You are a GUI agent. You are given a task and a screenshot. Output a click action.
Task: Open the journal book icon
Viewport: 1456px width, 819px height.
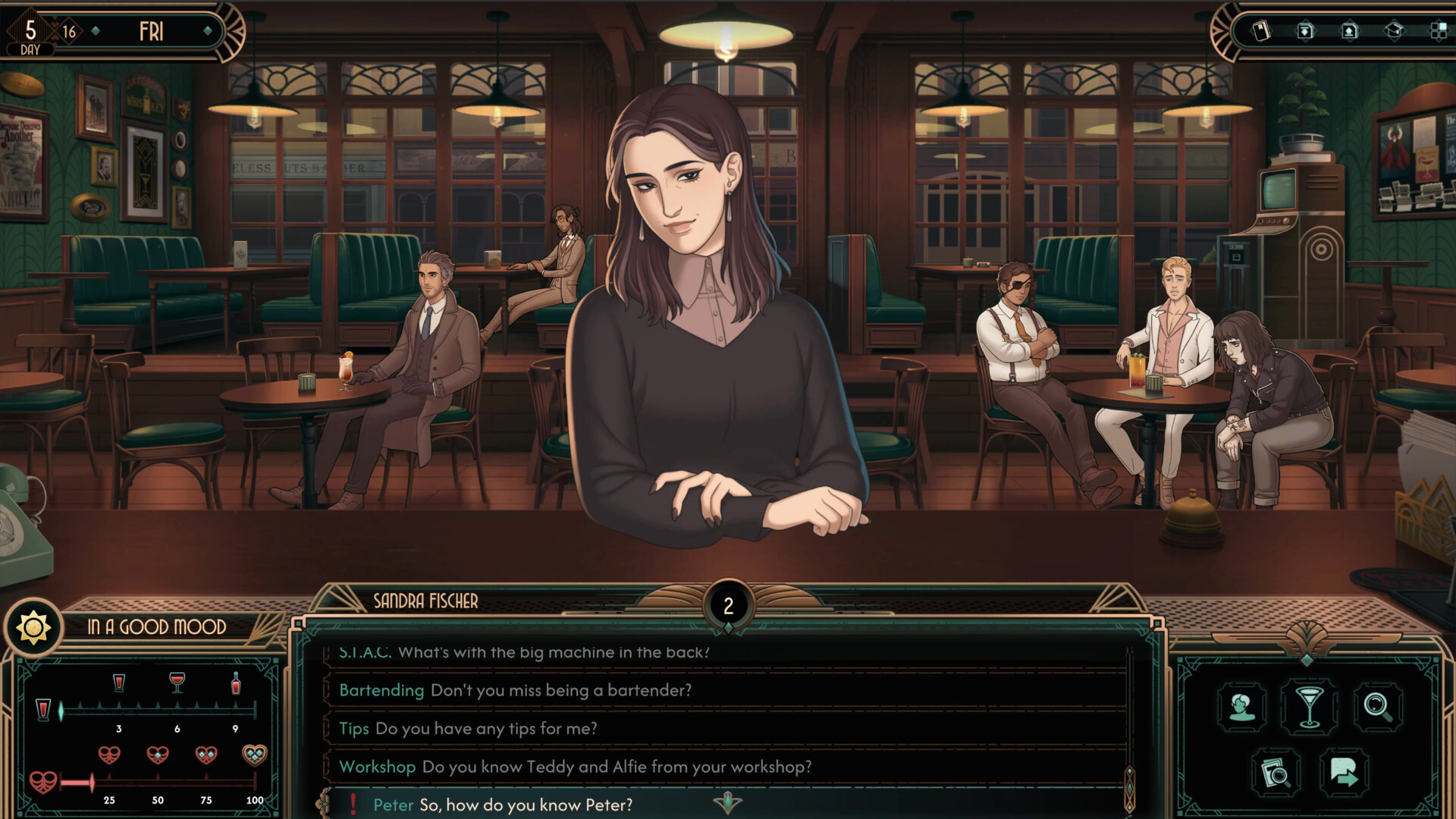pos(1261,31)
